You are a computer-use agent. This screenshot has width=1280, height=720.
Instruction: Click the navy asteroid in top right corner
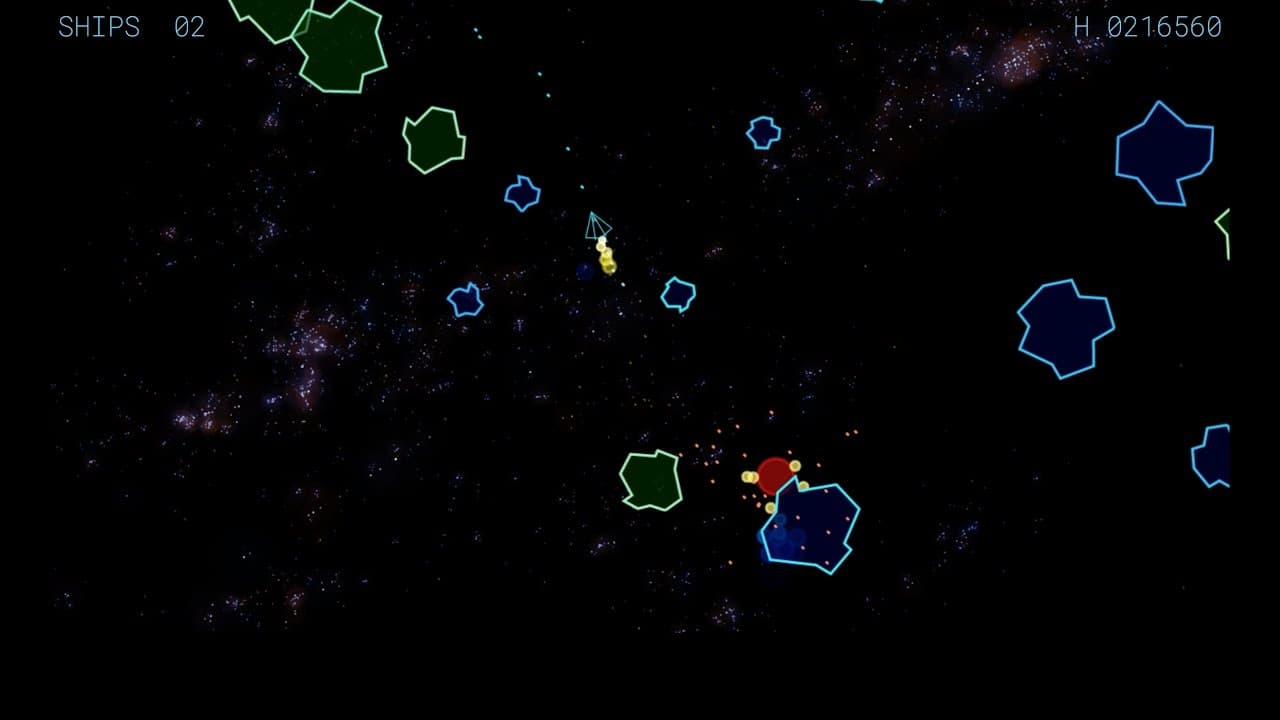(1163, 150)
